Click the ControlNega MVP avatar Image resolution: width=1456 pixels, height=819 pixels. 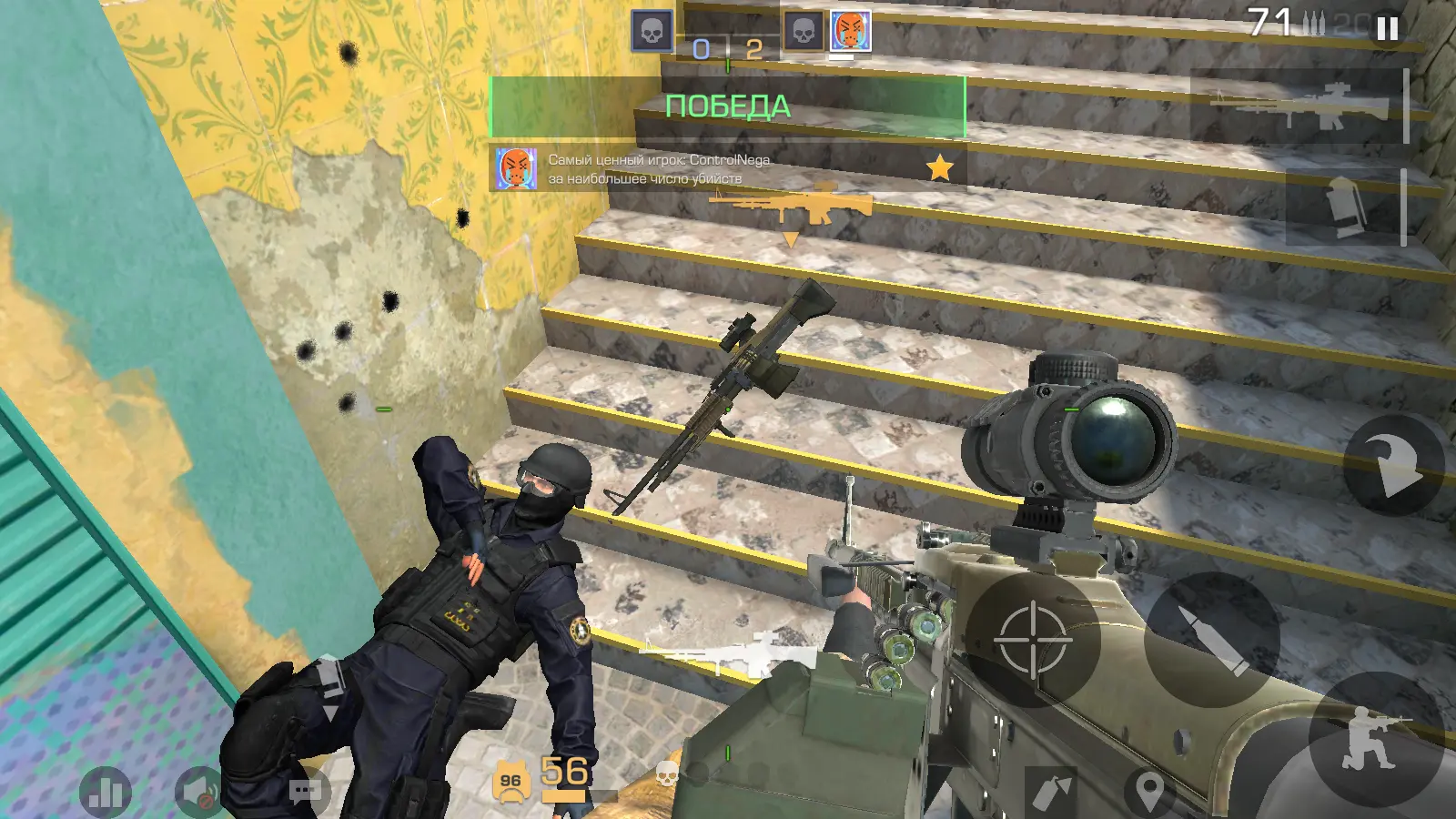point(516,168)
